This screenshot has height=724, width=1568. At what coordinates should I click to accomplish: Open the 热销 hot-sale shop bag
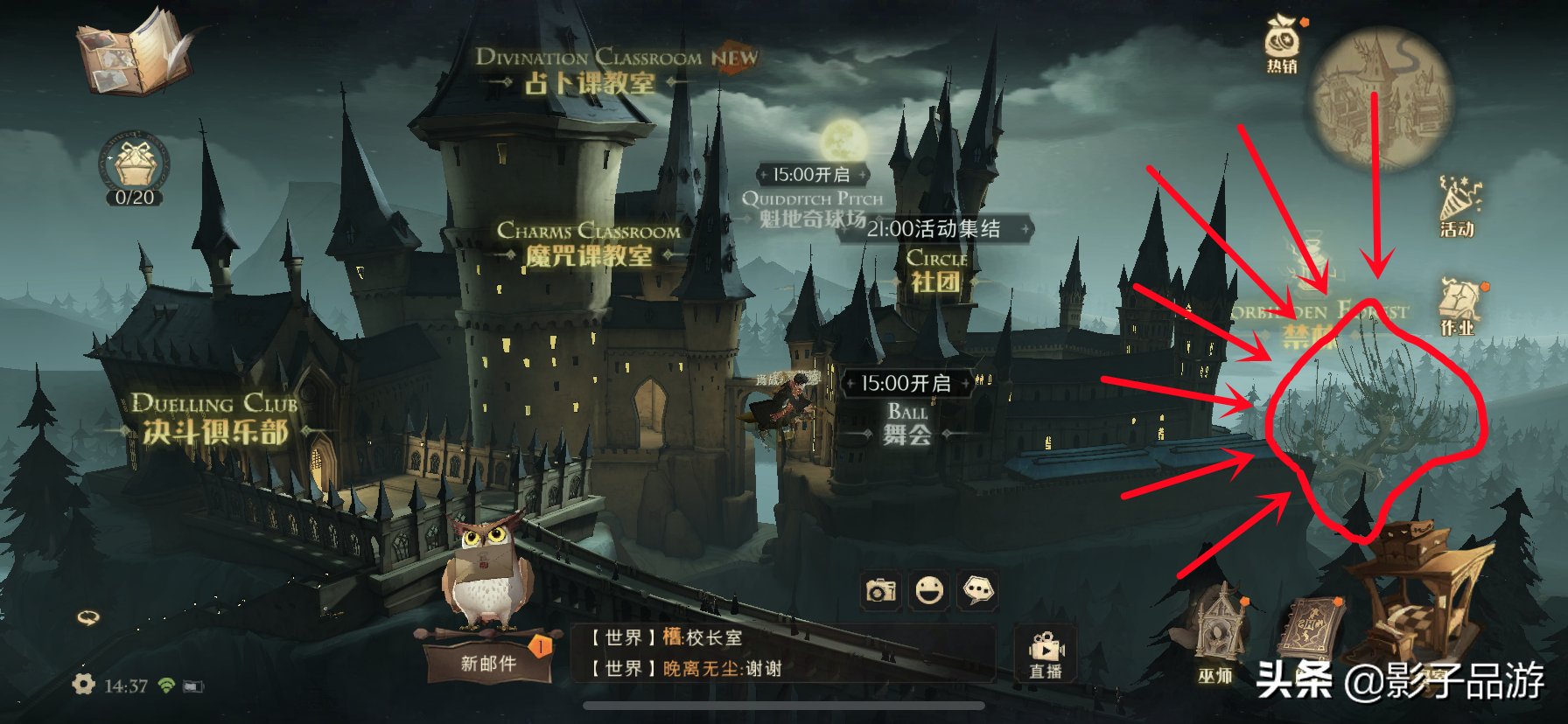[1282, 44]
